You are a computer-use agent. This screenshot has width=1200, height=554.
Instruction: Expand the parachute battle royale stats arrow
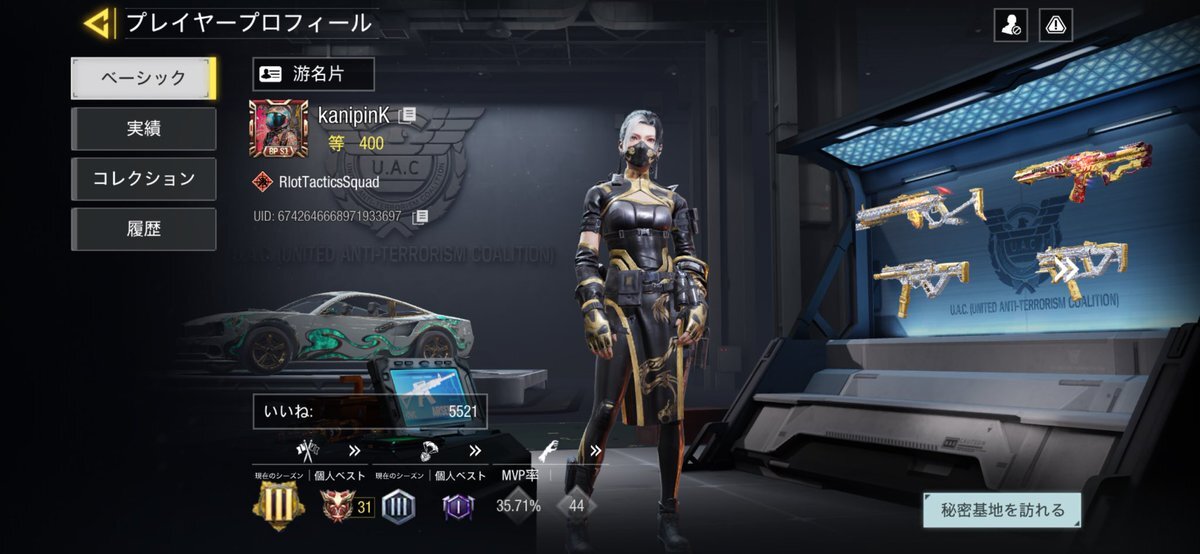pyautogui.click(x=474, y=451)
